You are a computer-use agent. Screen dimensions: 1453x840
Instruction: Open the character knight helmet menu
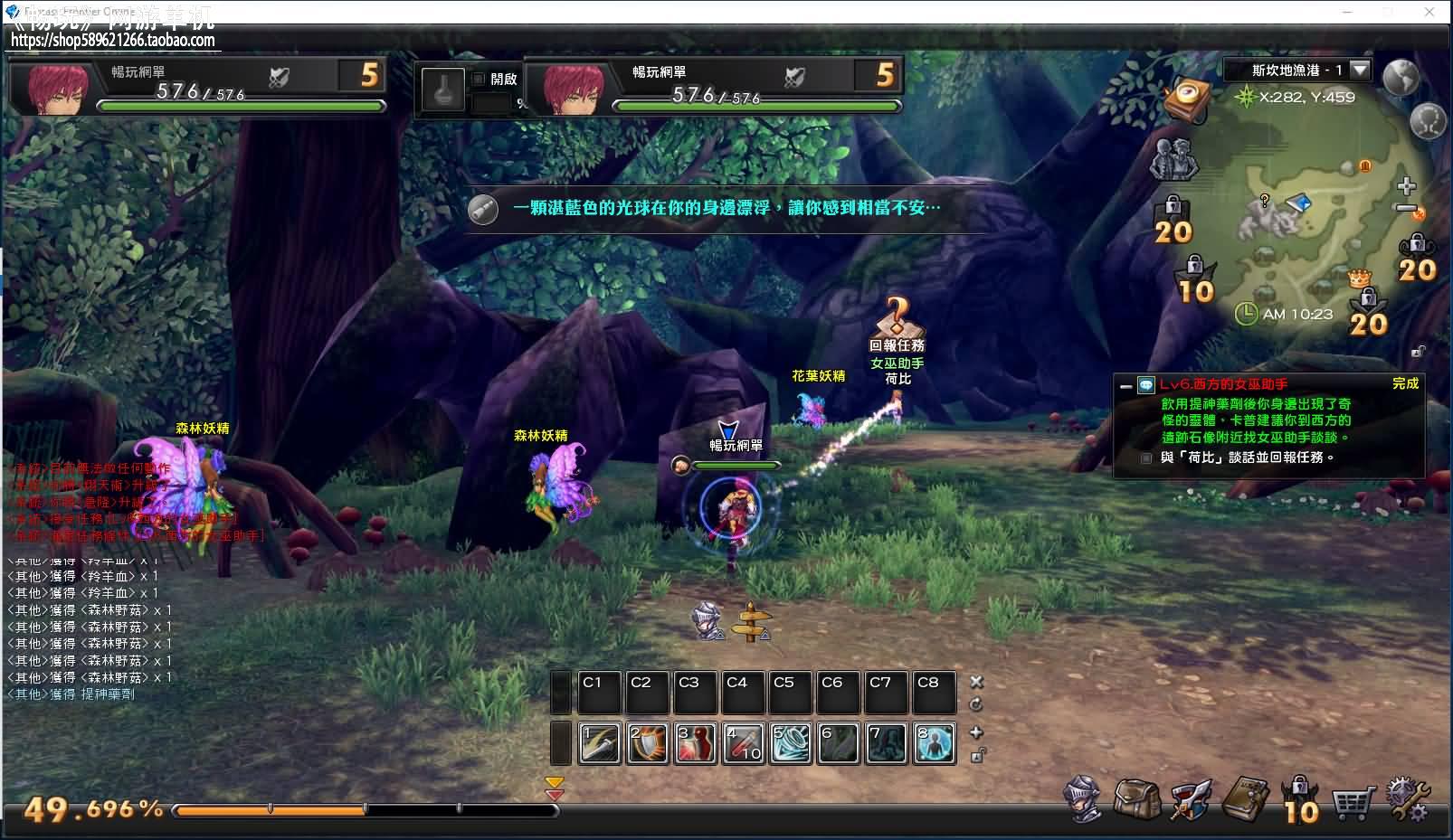pyautogui.click(x=1083, y=800)
